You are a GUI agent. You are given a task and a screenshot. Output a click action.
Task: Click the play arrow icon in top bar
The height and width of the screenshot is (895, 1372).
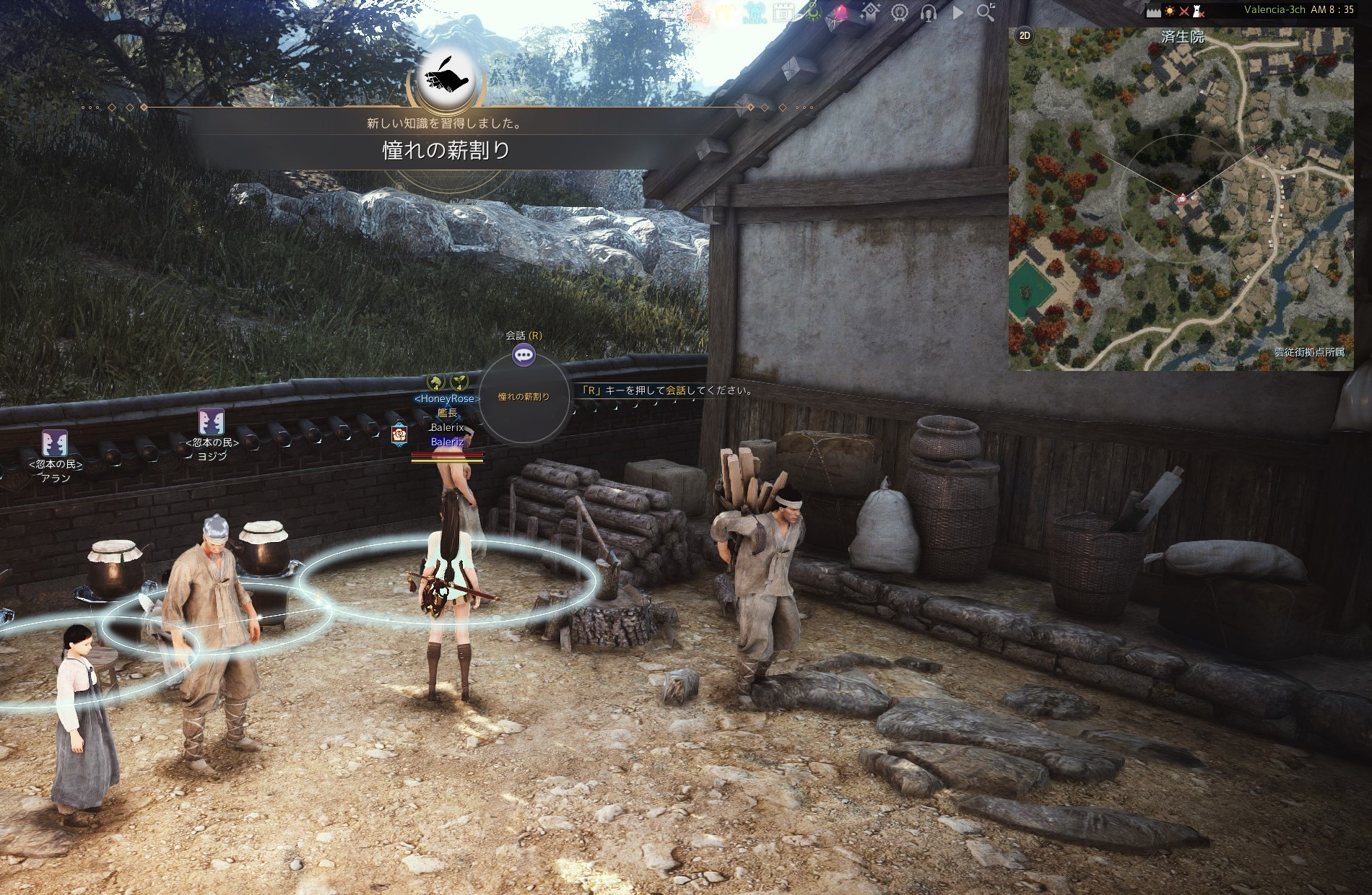point(958,12)
